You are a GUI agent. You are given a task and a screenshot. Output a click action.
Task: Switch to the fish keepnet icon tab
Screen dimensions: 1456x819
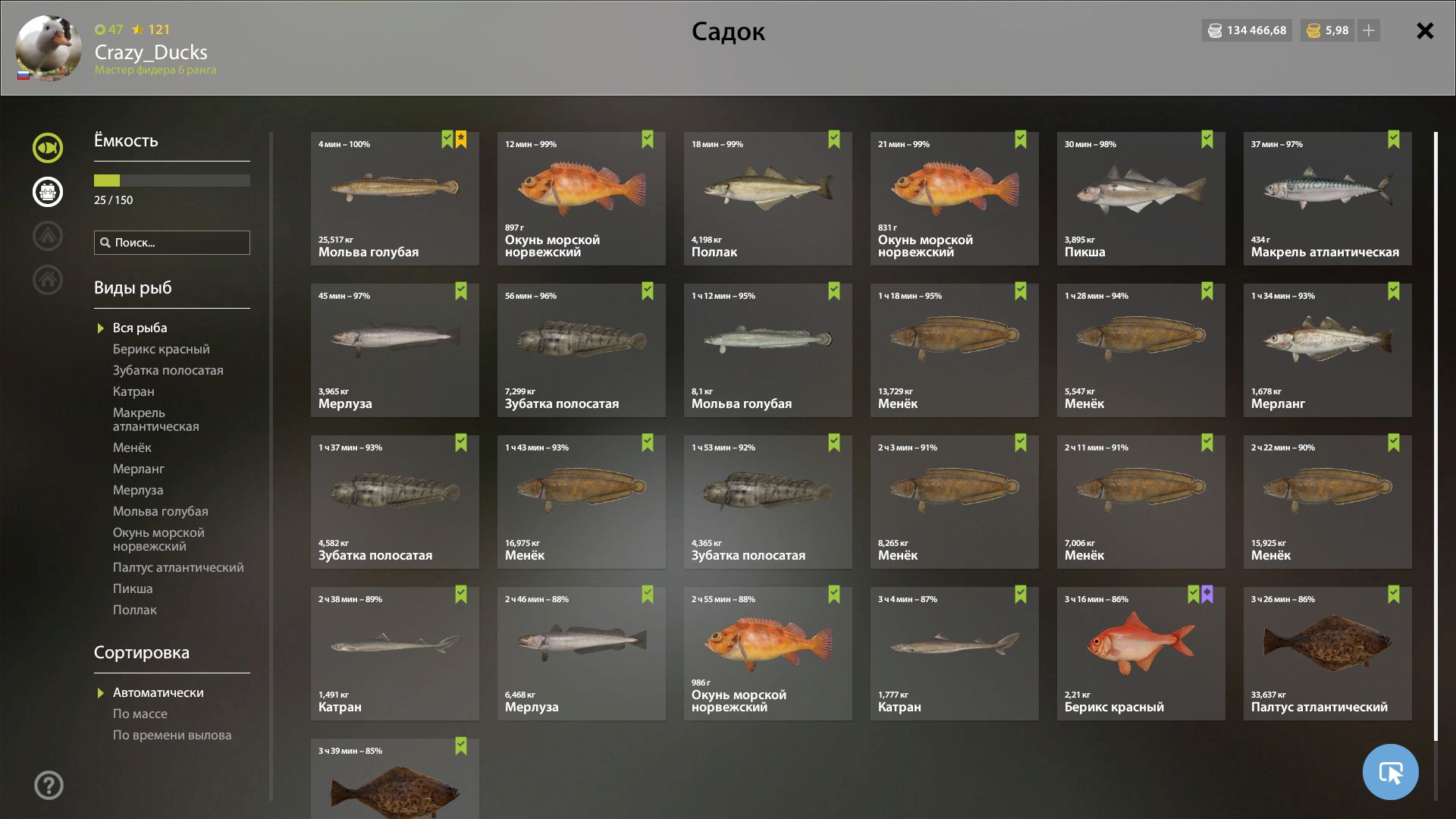48,148
